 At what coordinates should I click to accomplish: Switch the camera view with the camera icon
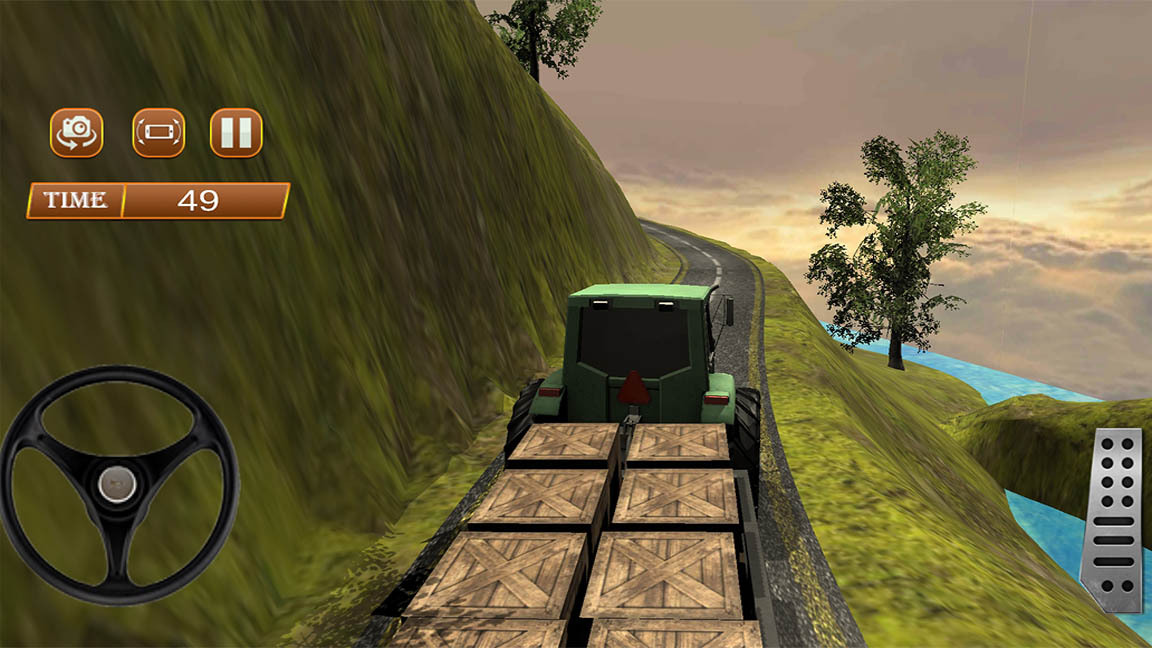tap(77, 133)
